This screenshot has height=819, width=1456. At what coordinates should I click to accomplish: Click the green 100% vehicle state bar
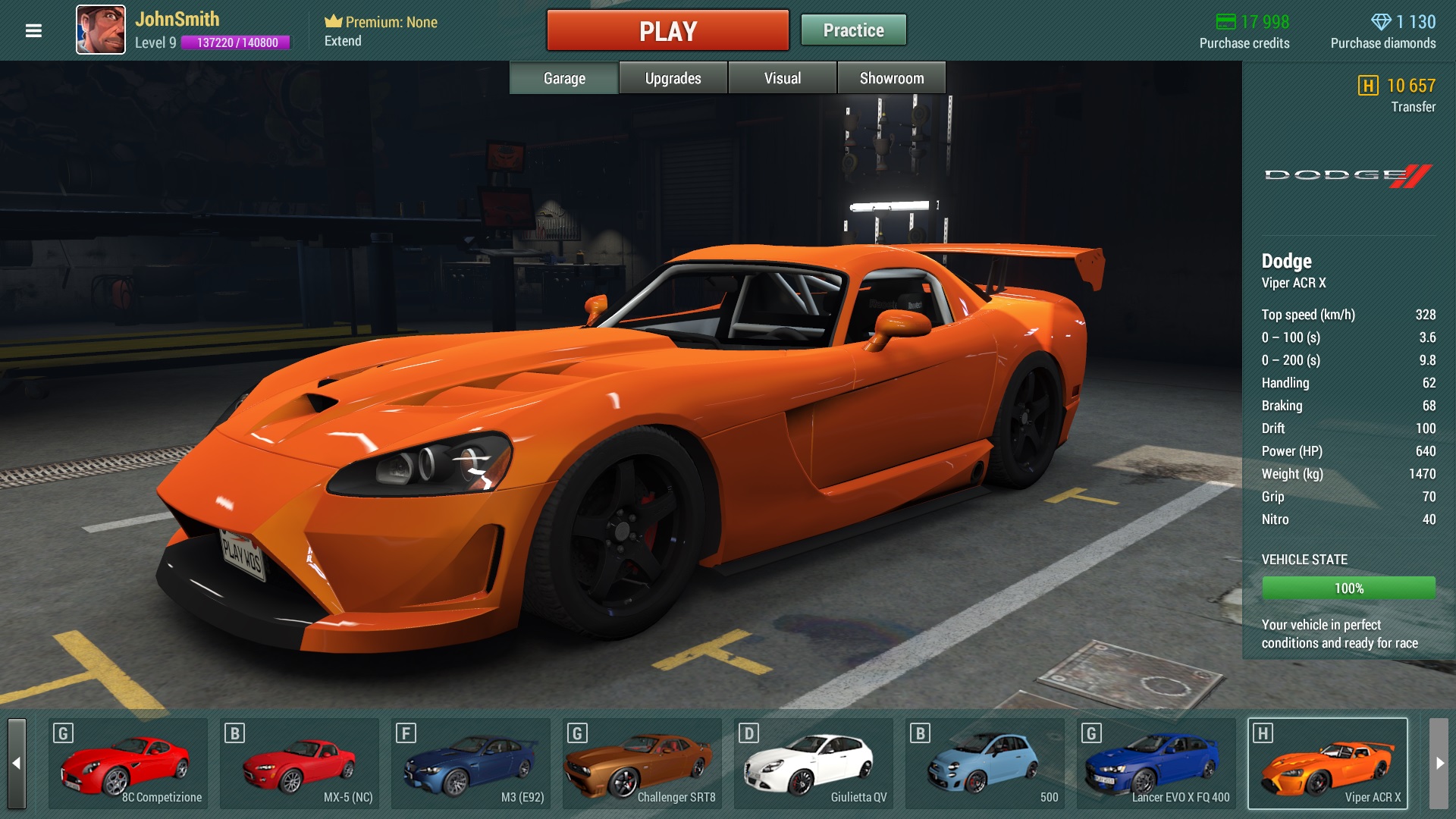(x=1348, y=587)
